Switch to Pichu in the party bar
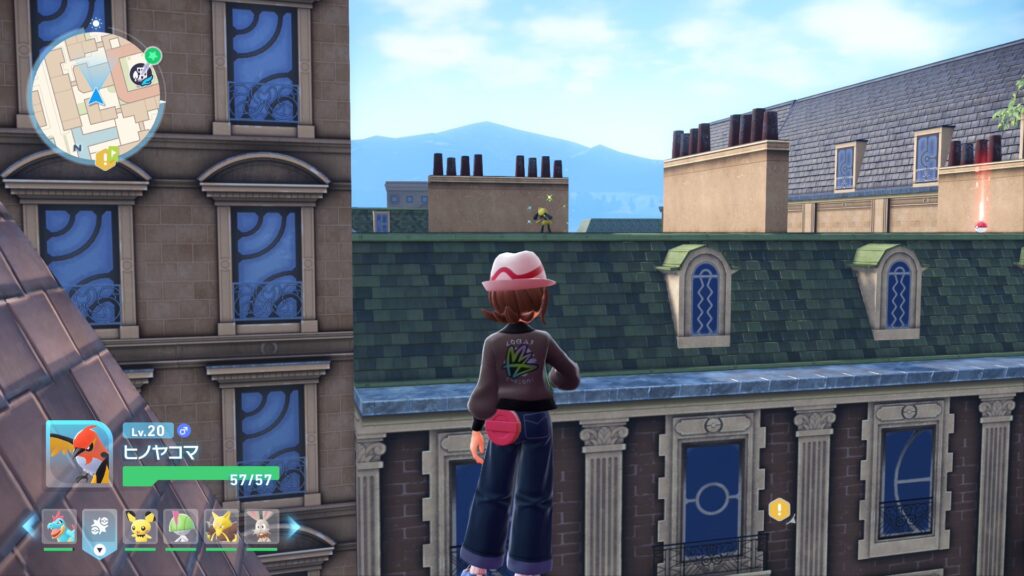Screen dimensions: 1024x576 click(140, 526)
